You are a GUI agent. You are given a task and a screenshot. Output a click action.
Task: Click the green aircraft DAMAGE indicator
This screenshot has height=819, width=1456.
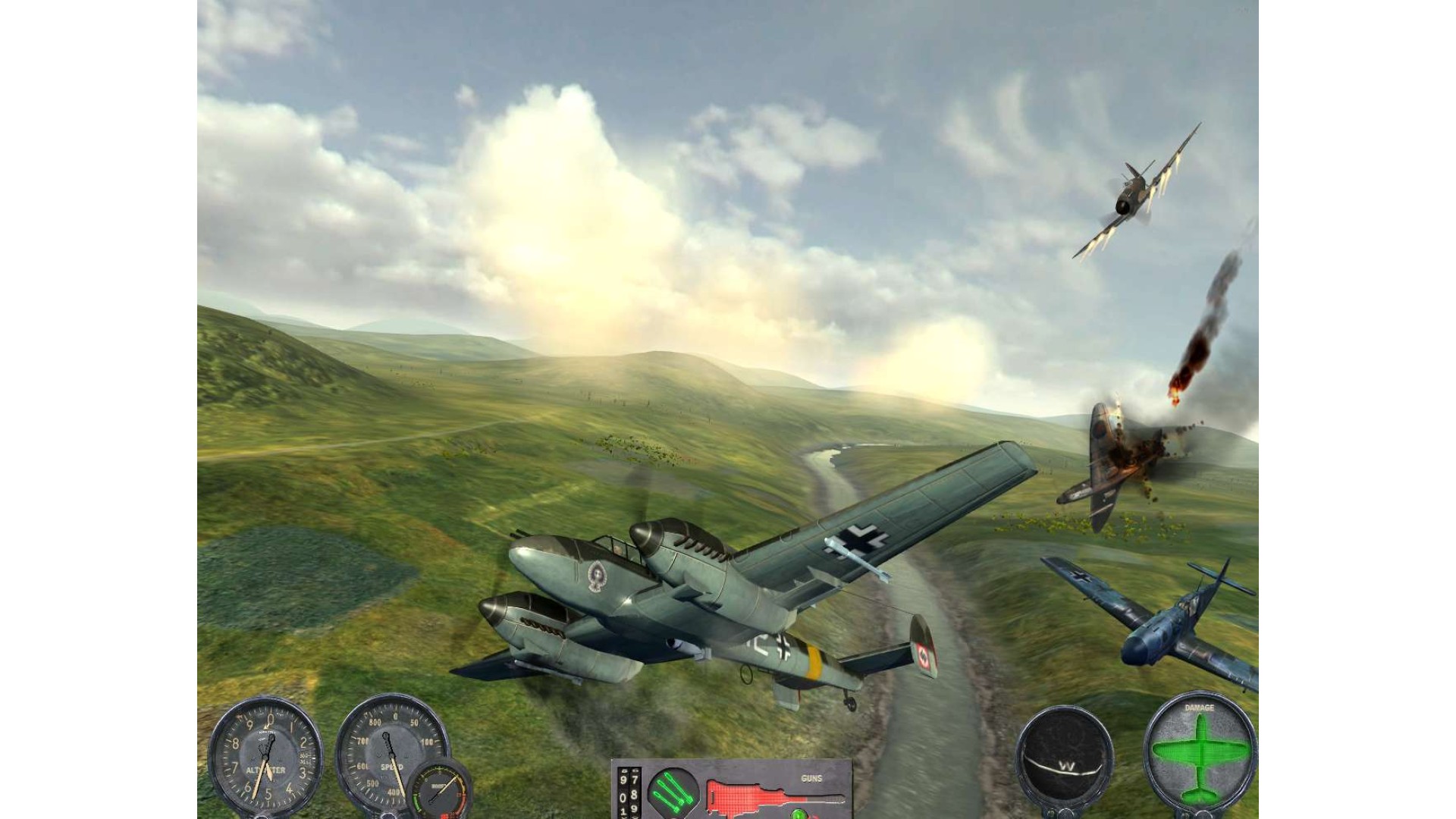(1200, 752)
